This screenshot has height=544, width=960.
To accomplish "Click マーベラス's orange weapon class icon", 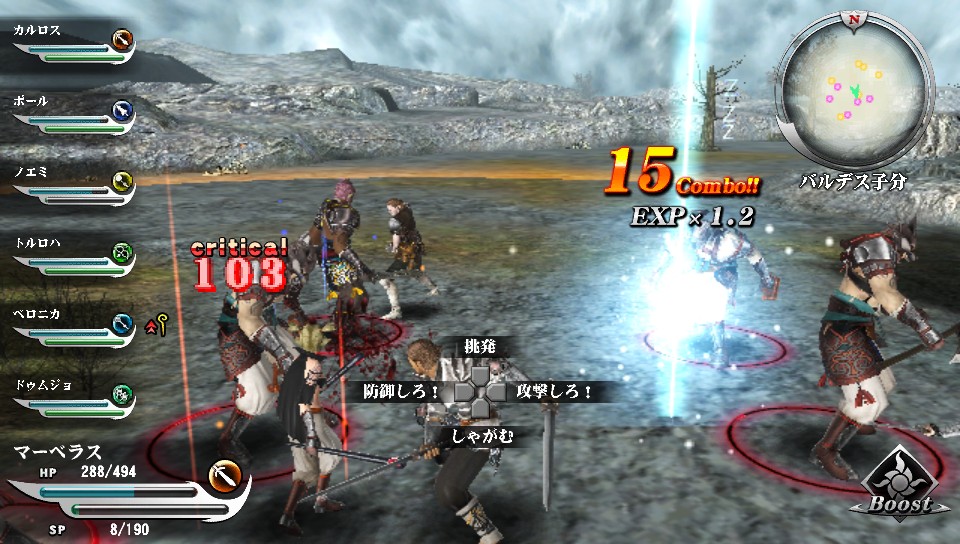I will (227, 474).
